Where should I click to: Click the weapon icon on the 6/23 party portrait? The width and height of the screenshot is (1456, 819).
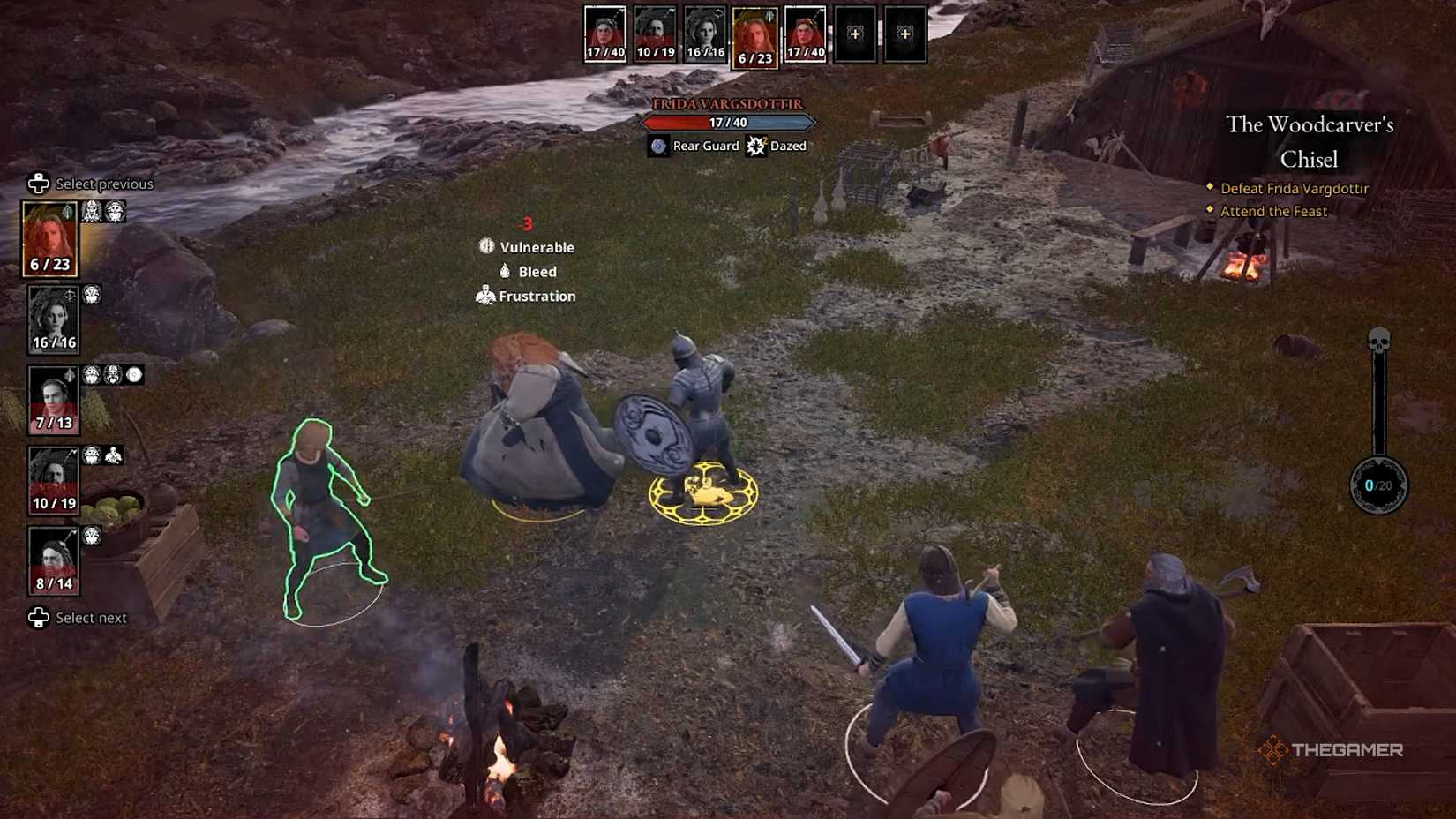[x=66, y=212]
